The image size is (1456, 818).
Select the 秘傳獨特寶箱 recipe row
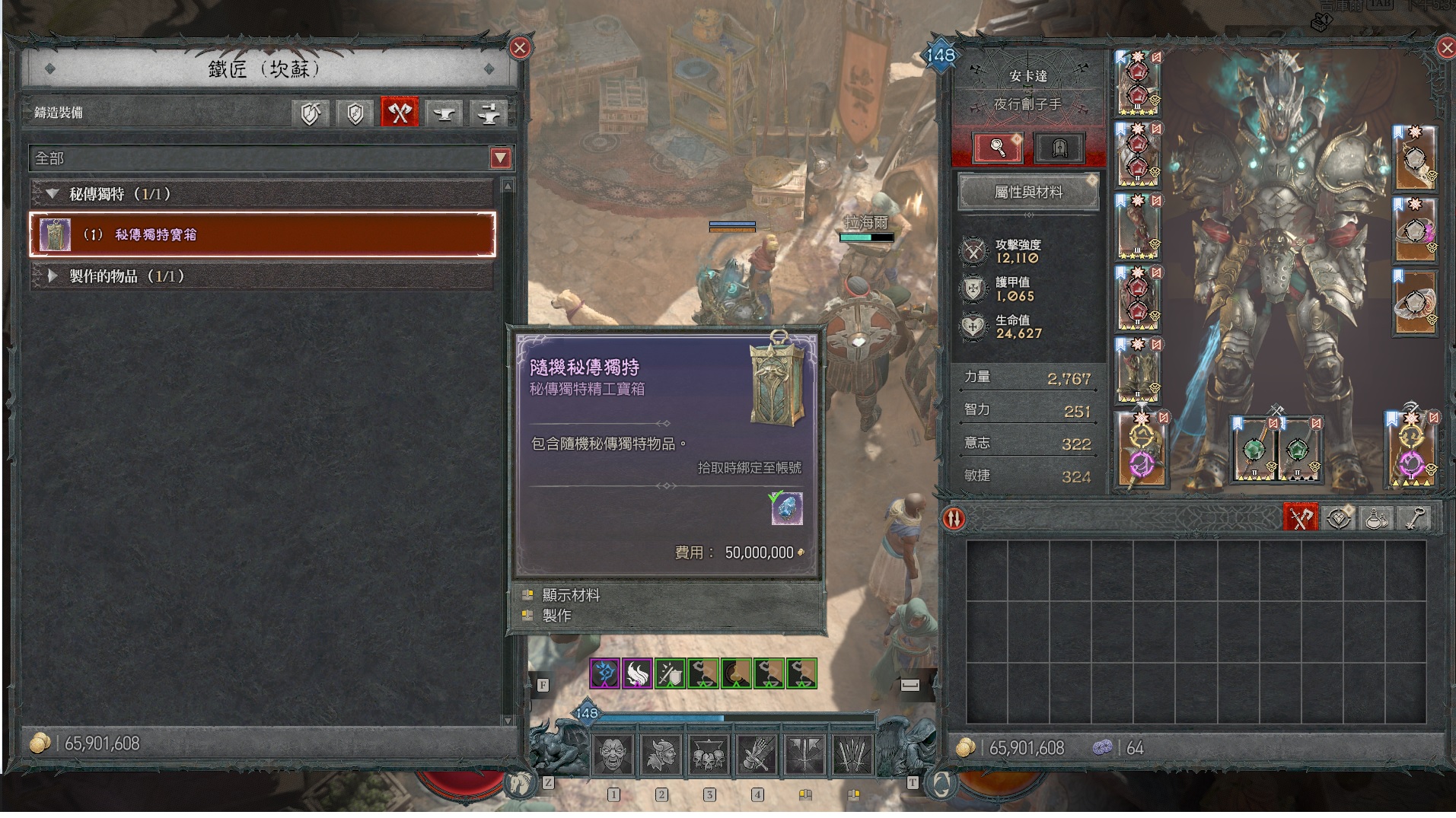[263, 234]
